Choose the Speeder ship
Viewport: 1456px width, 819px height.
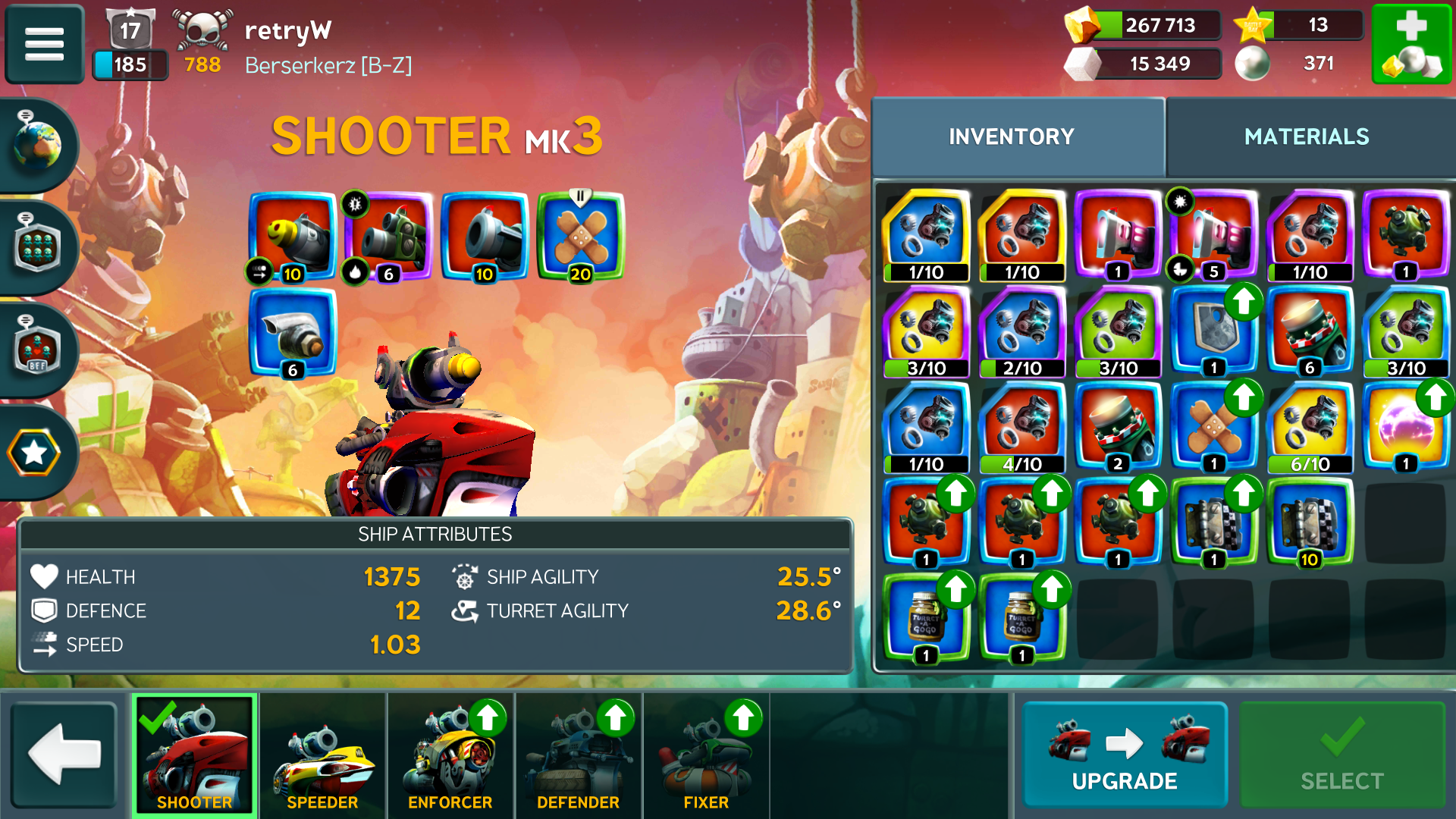(322, 755)
